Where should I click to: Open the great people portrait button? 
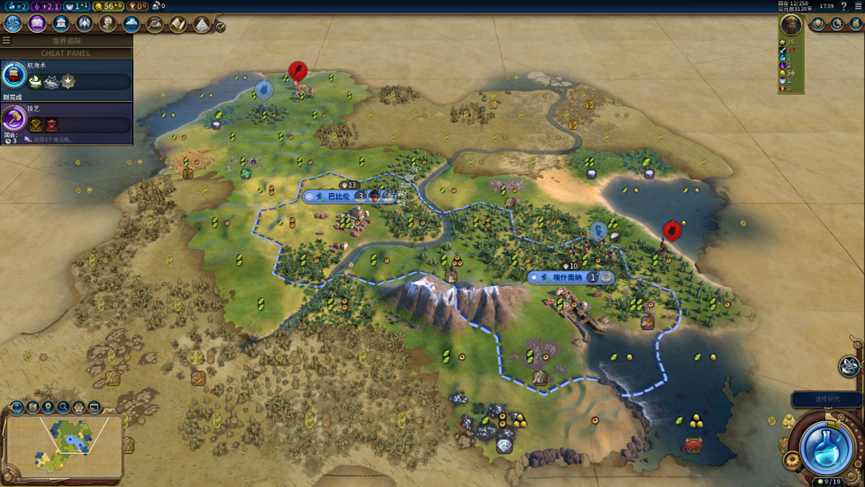(108, 24)
